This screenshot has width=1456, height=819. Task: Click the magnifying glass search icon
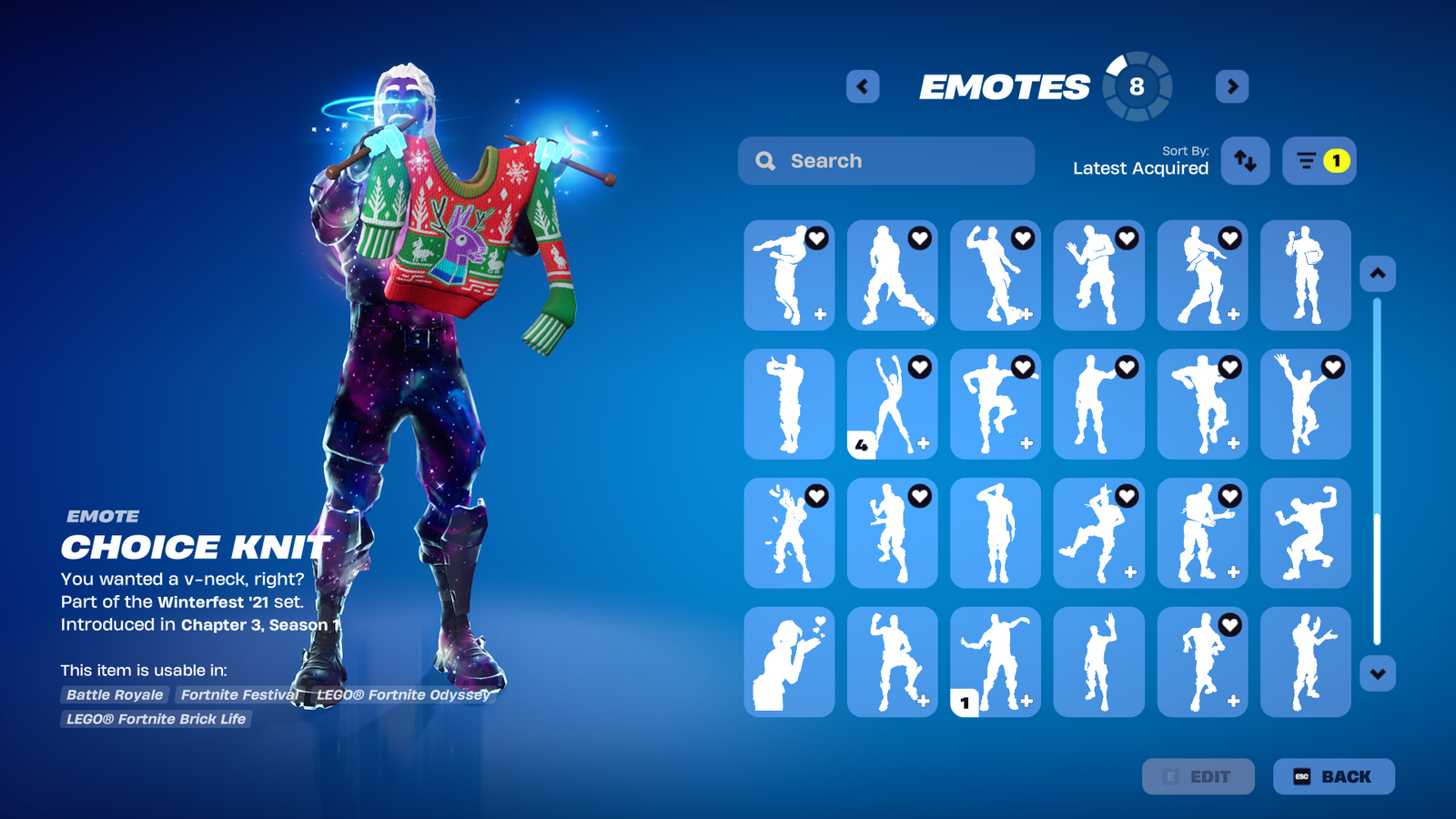(765, 160)
